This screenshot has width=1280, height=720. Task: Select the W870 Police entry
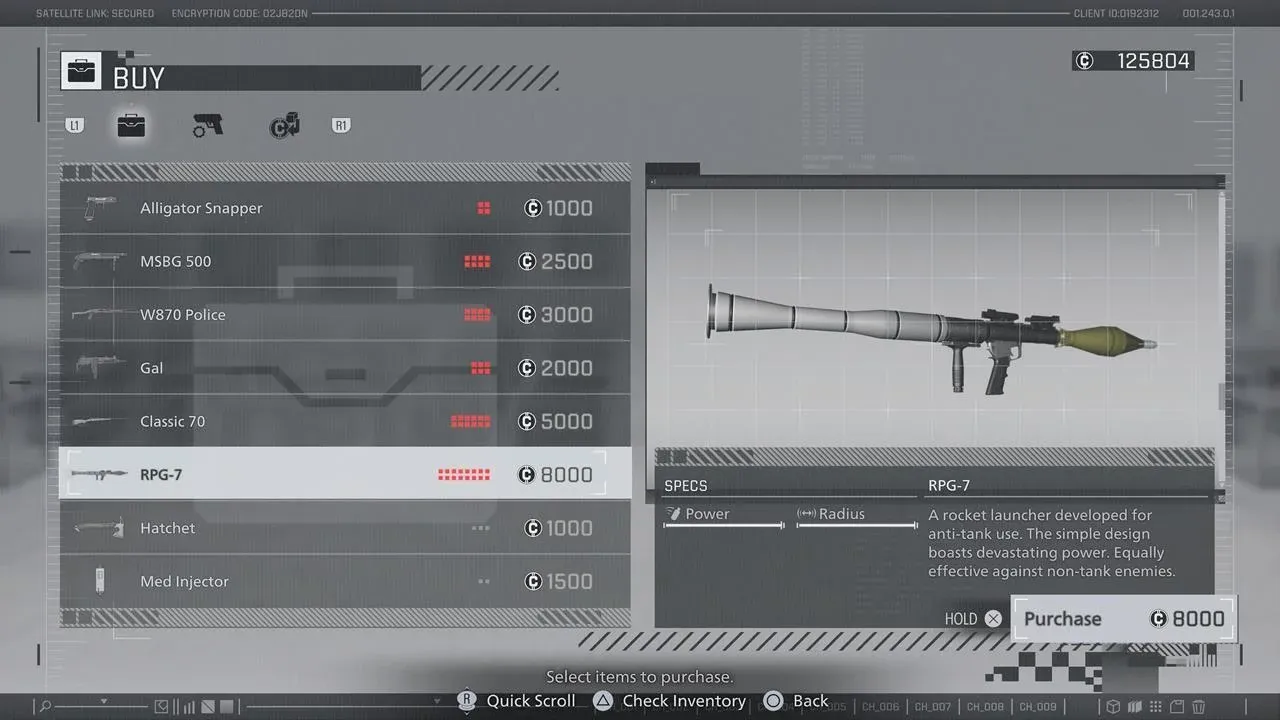[x=345, y=315]
